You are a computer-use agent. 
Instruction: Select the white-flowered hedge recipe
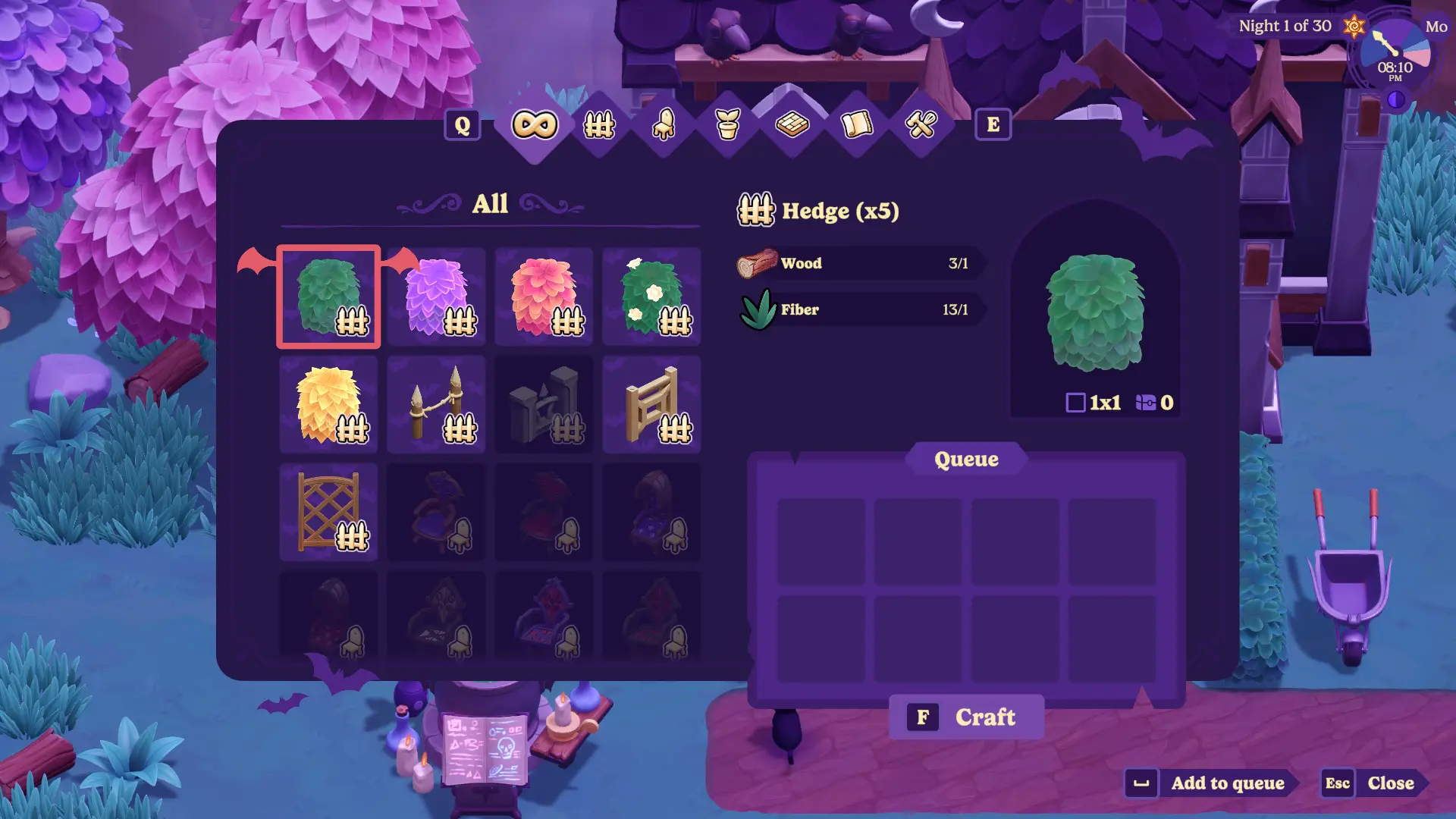[x=651, y=297]
